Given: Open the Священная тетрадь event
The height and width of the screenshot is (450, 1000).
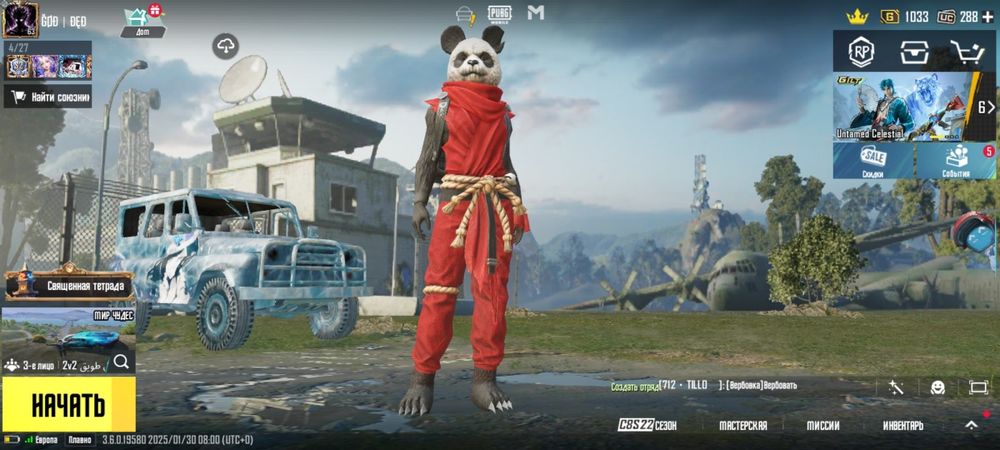Looking at the screenshot, I should pyautogui.click(x=68, y=284).
